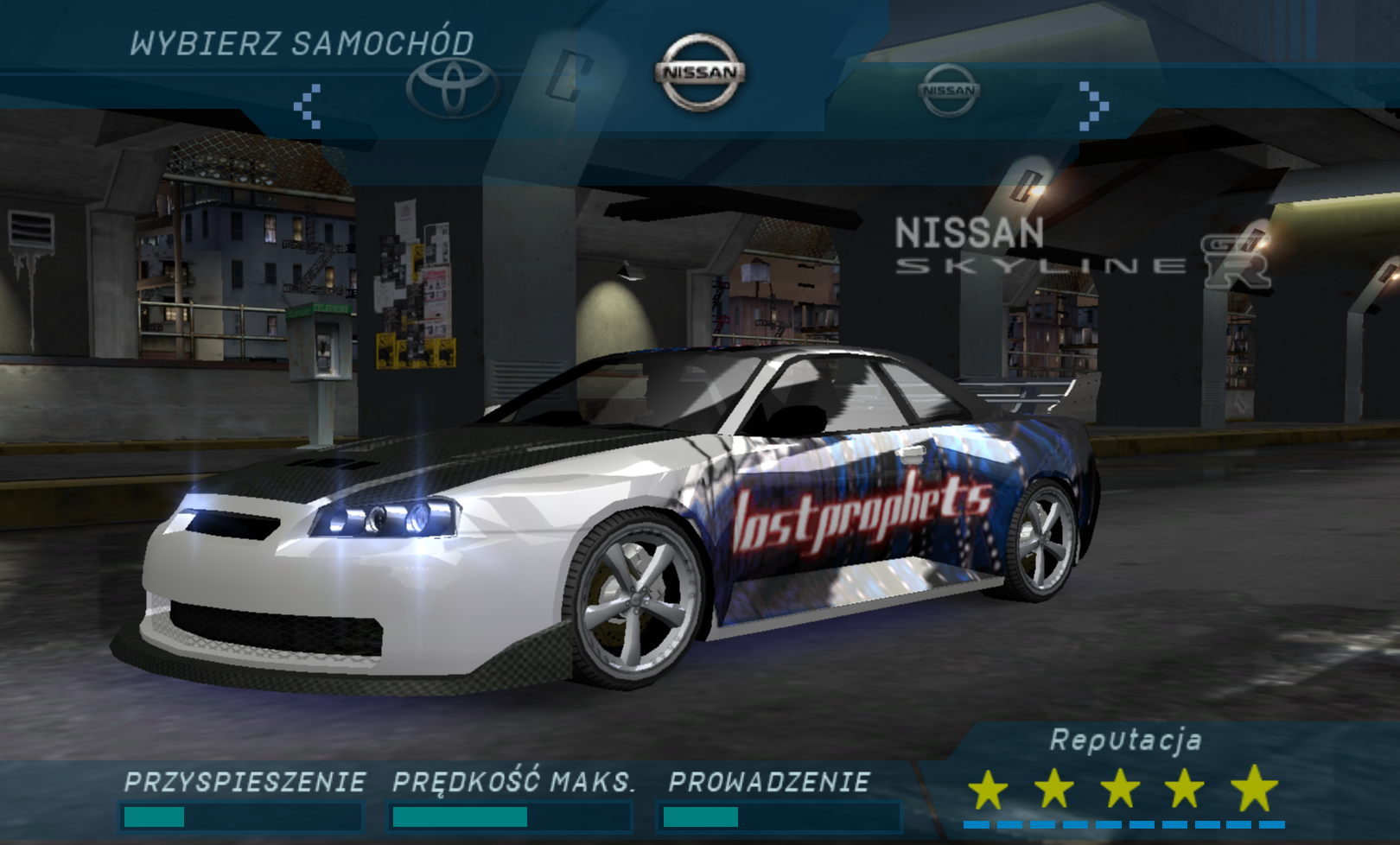Pick the dimmed Nissan logo beside the right arrow
Image resolution: width=1400 pixels, height=845 pixels.
tap(949, 90)
